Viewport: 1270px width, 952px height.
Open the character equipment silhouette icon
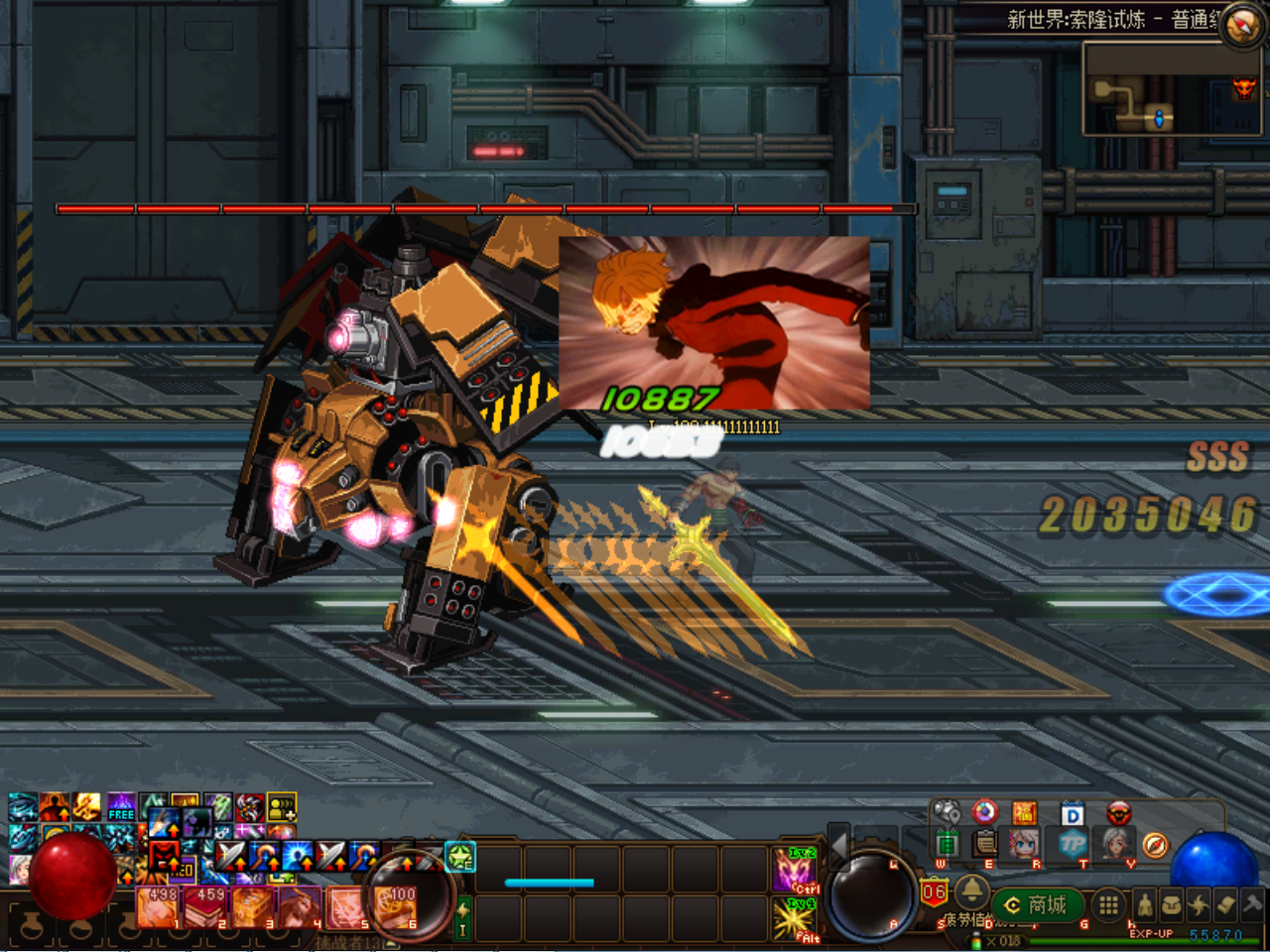tap(1146, 905)
